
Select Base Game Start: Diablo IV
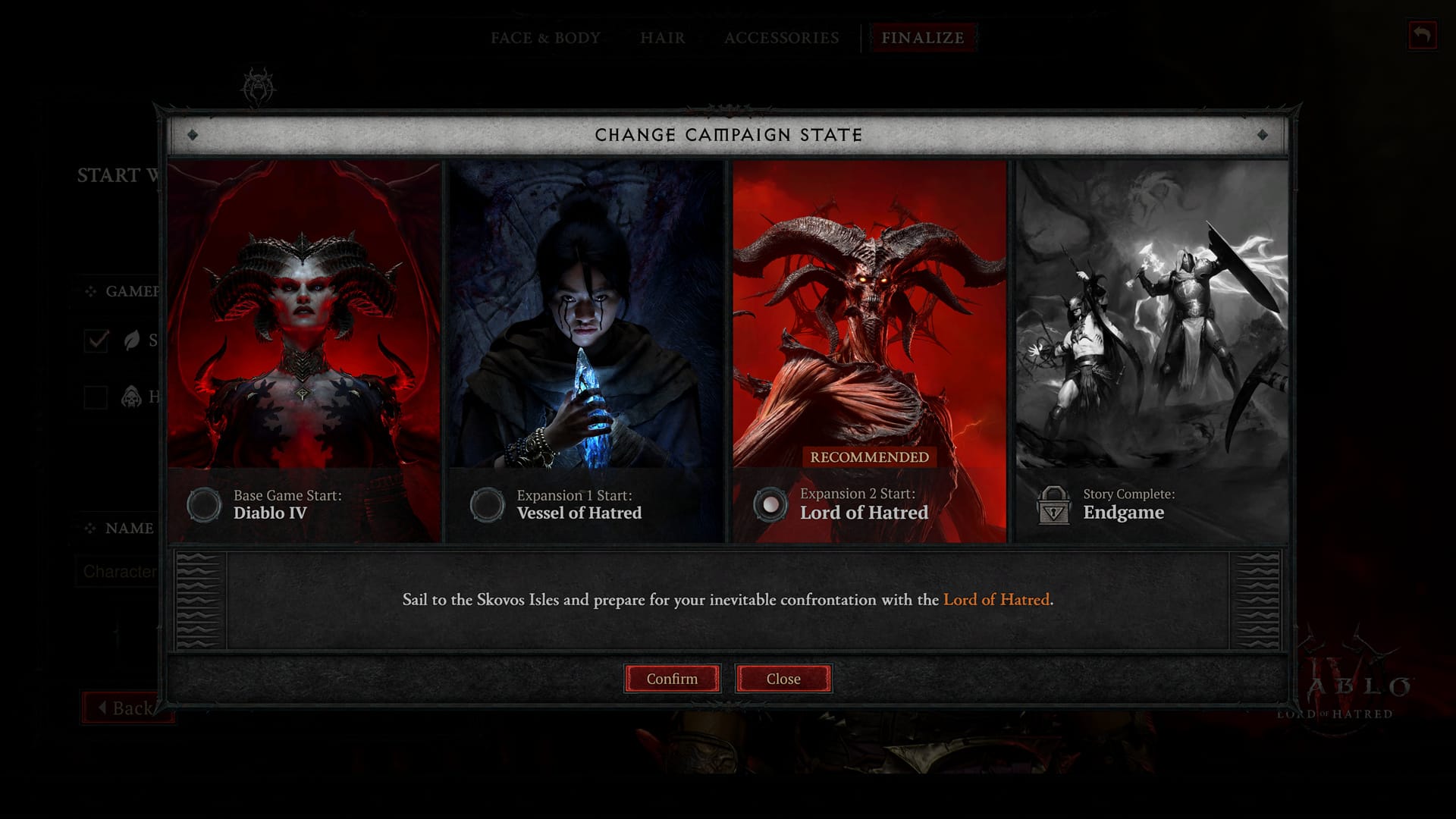204,504
